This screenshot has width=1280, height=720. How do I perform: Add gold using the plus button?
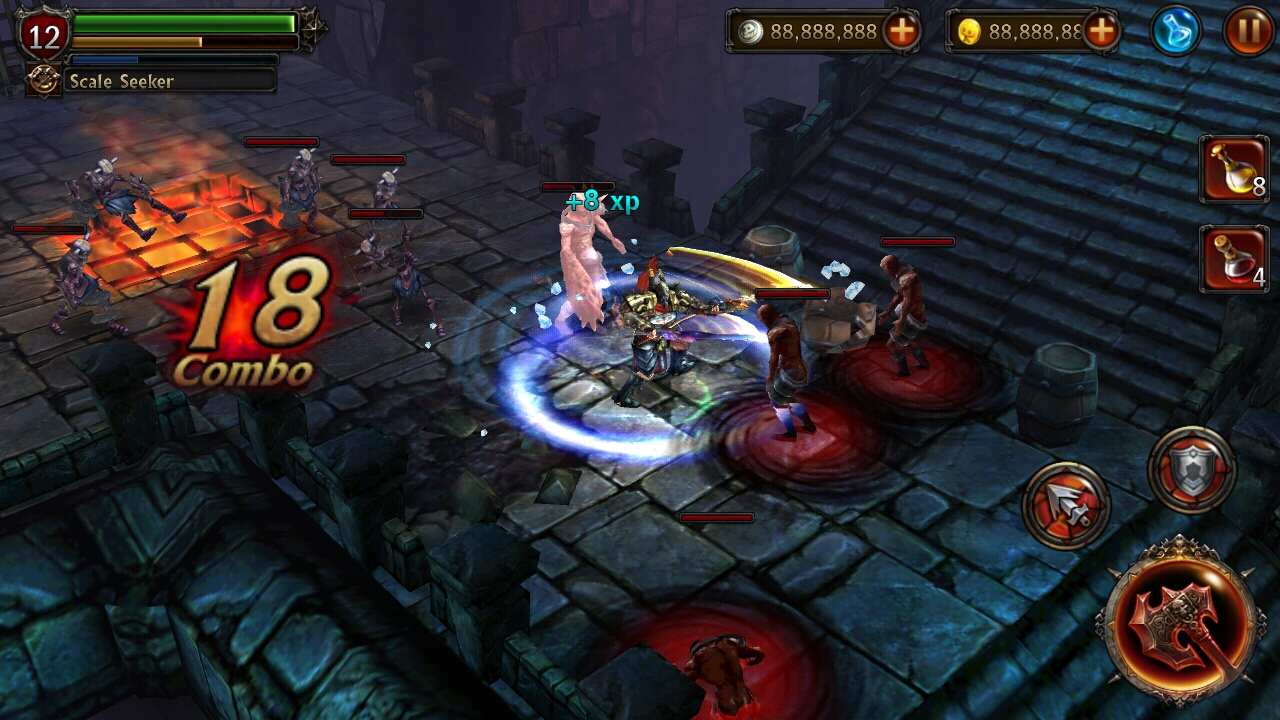tap(1101, 31)
